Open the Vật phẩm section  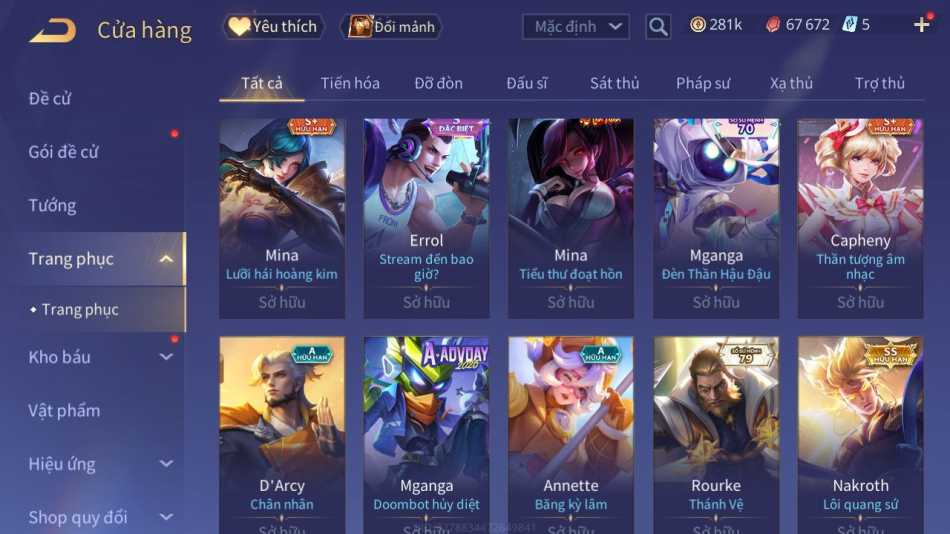pos(64,410)
